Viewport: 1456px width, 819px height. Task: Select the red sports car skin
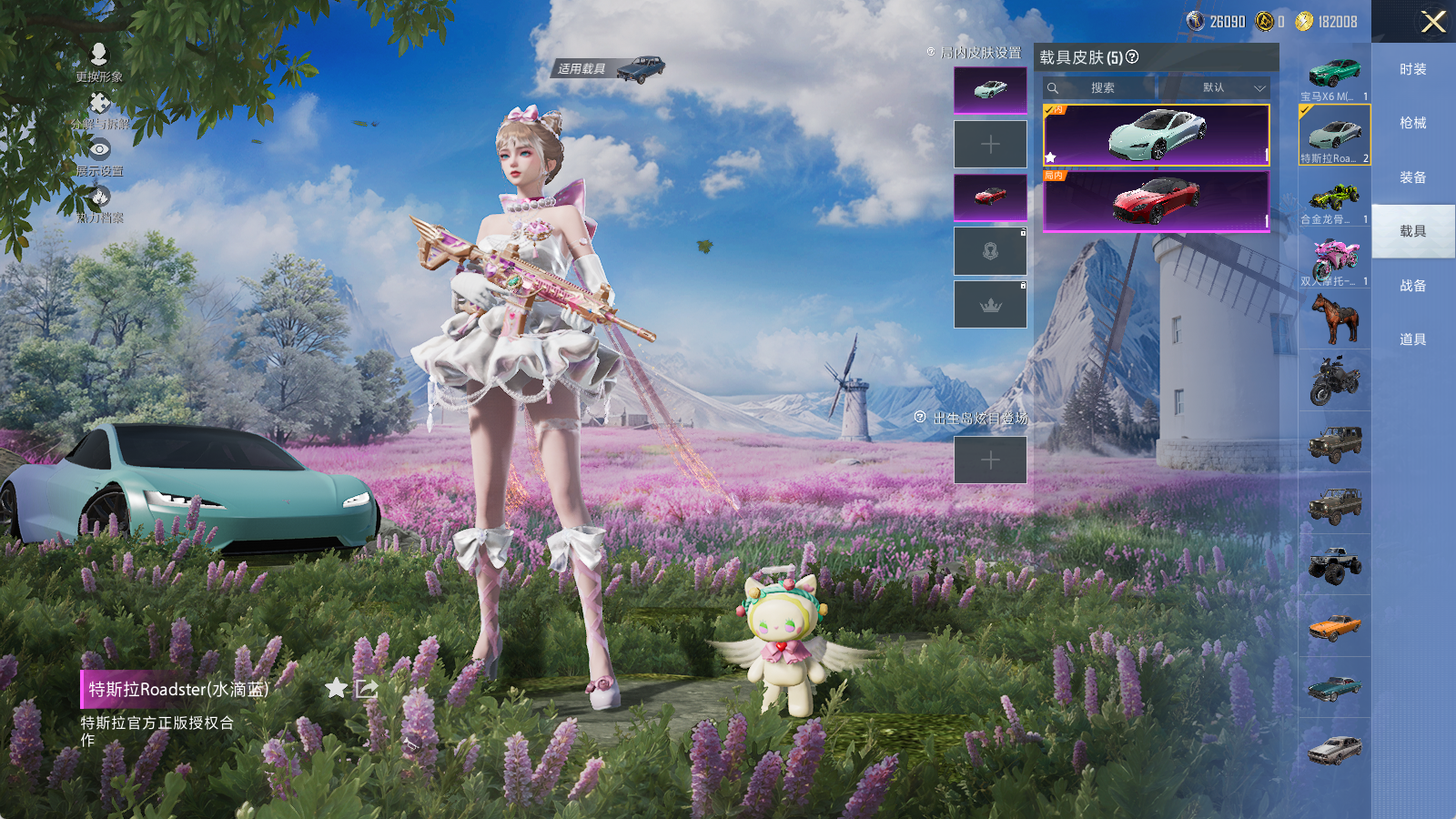(1156, 201)
